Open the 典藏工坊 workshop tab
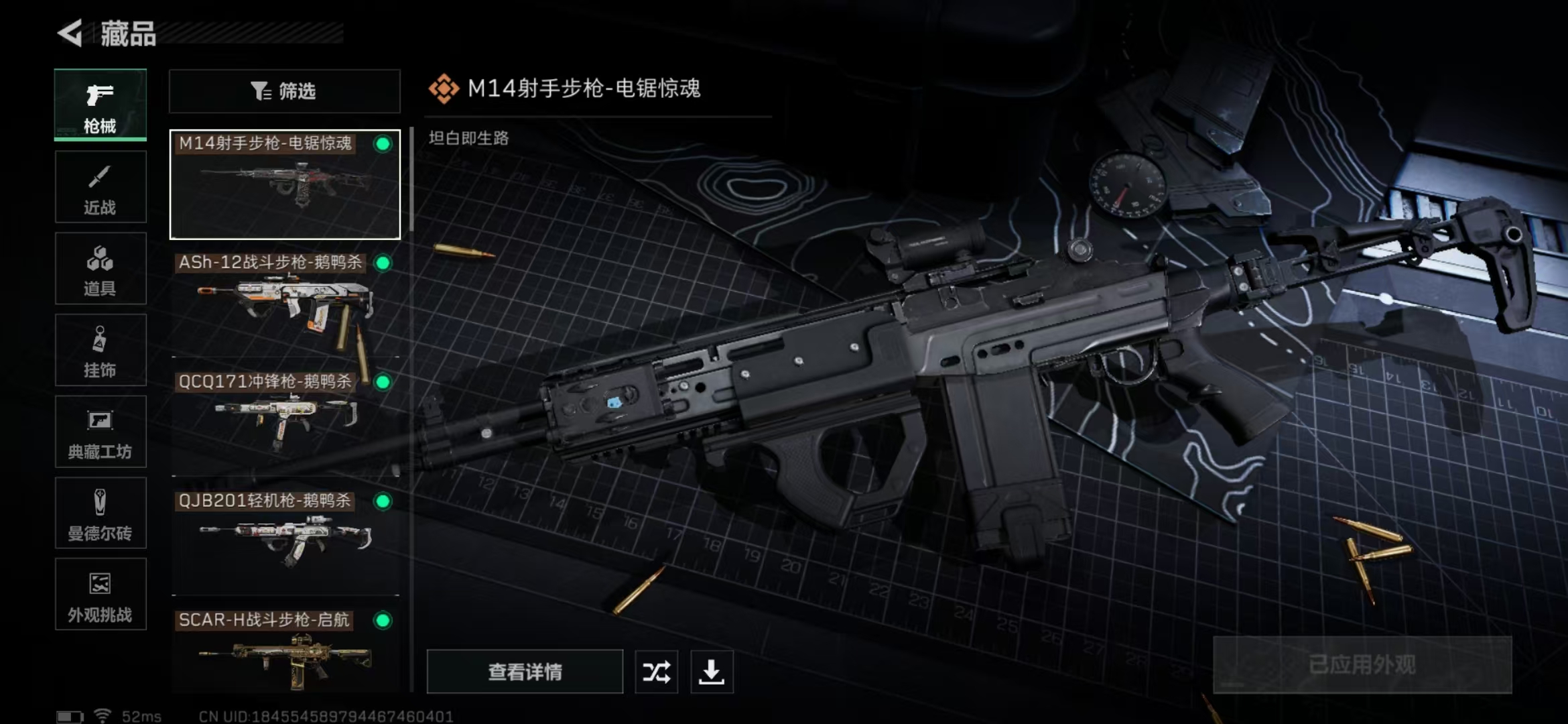Viewport: 1568px width, 724px height. click(101, 432)
